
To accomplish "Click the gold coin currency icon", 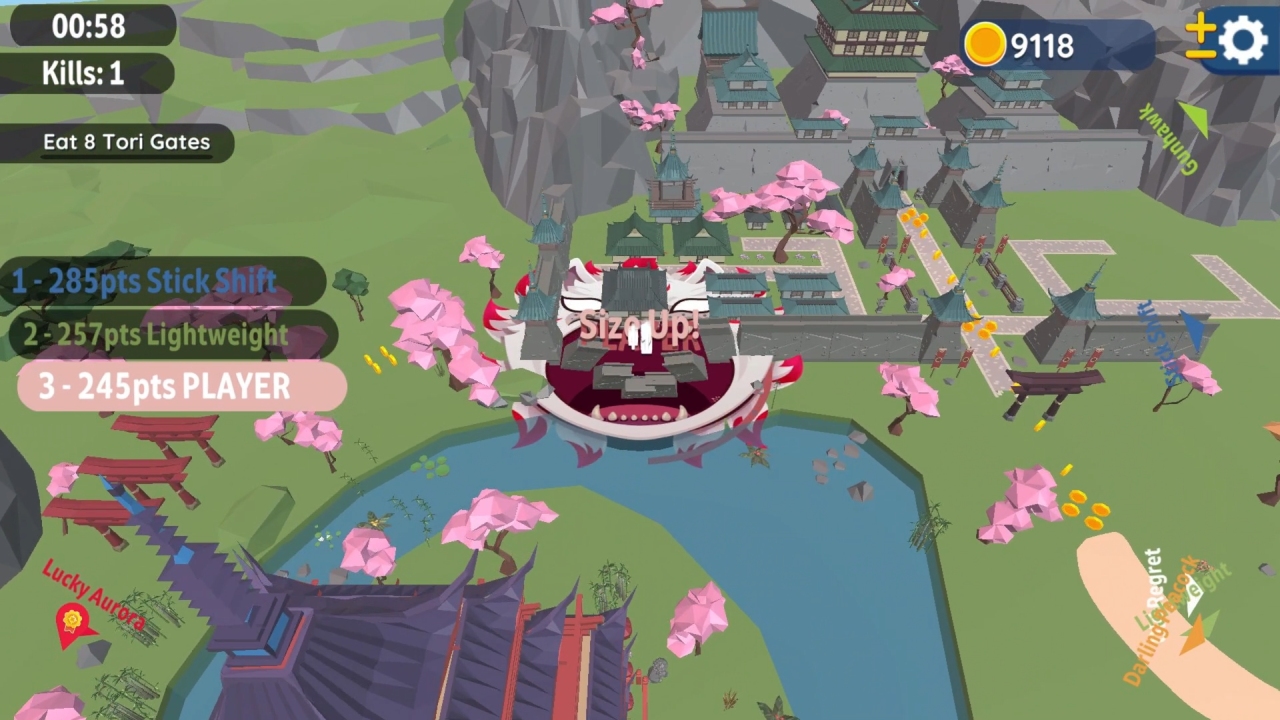I will click(x=984, y=45).
